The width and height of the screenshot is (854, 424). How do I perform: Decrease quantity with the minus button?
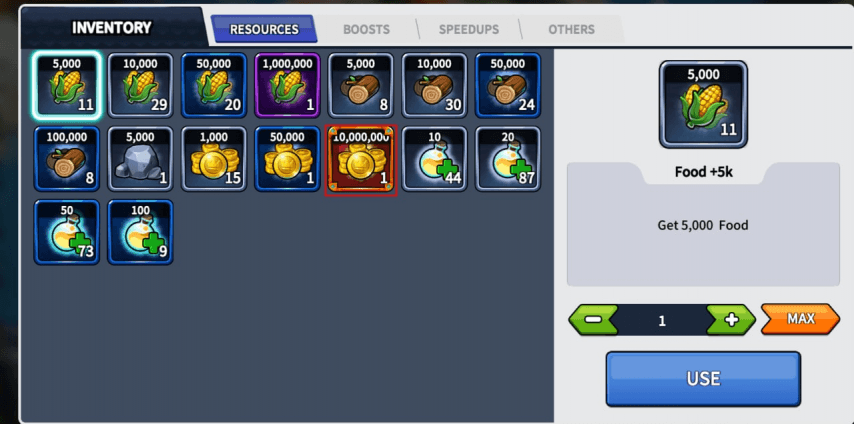(593, 320)
